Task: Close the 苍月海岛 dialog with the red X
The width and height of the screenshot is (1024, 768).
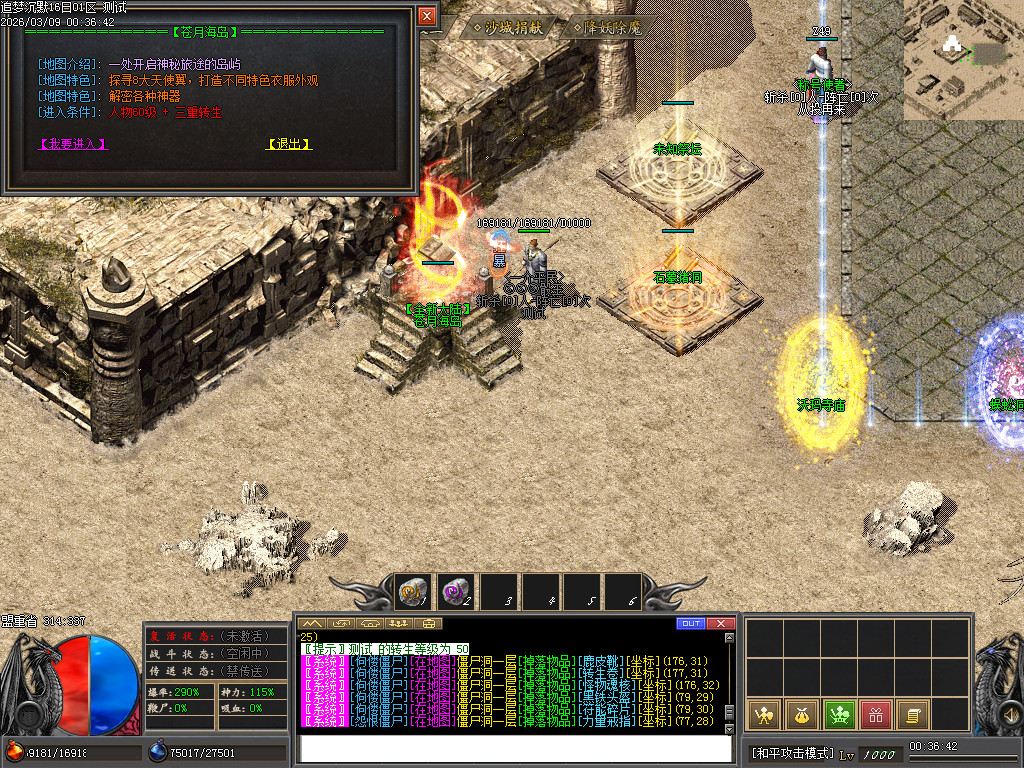Action: [427, 16]
